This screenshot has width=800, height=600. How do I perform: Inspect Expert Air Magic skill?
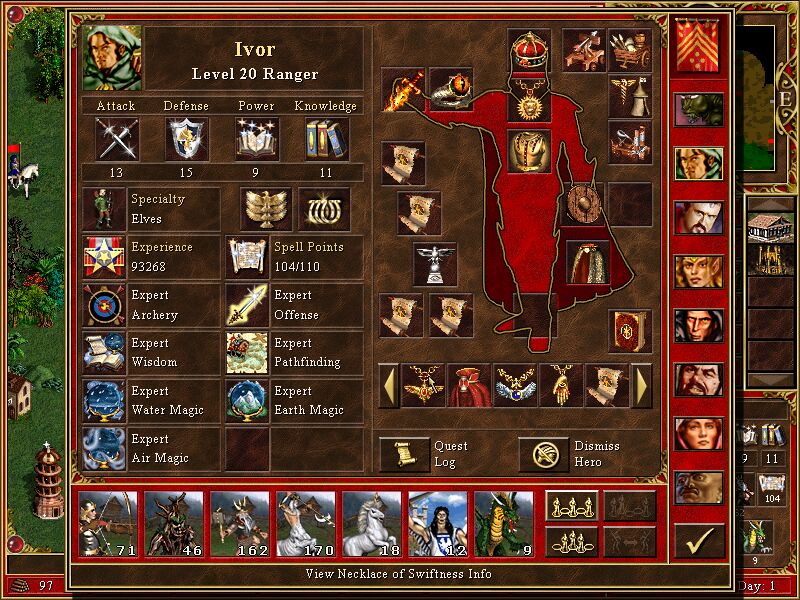(x=104, y=449)
